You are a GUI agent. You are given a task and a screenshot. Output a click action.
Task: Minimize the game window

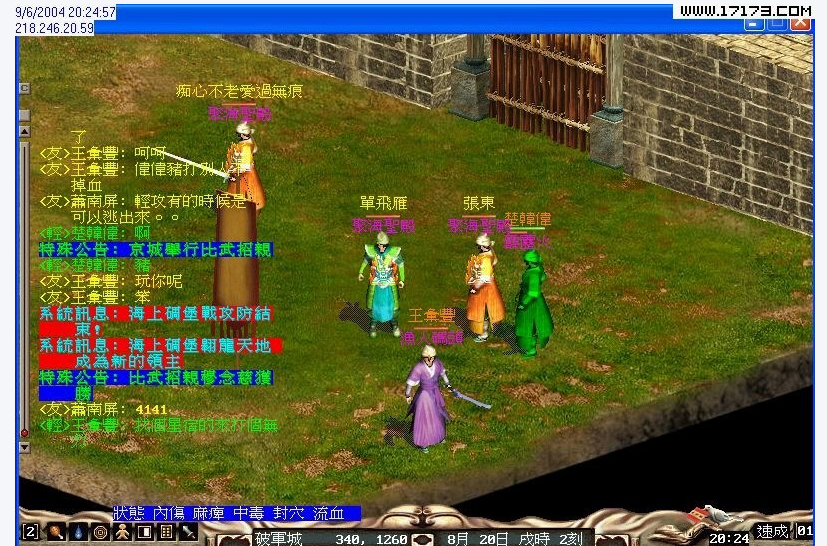[x=753, y=22]
